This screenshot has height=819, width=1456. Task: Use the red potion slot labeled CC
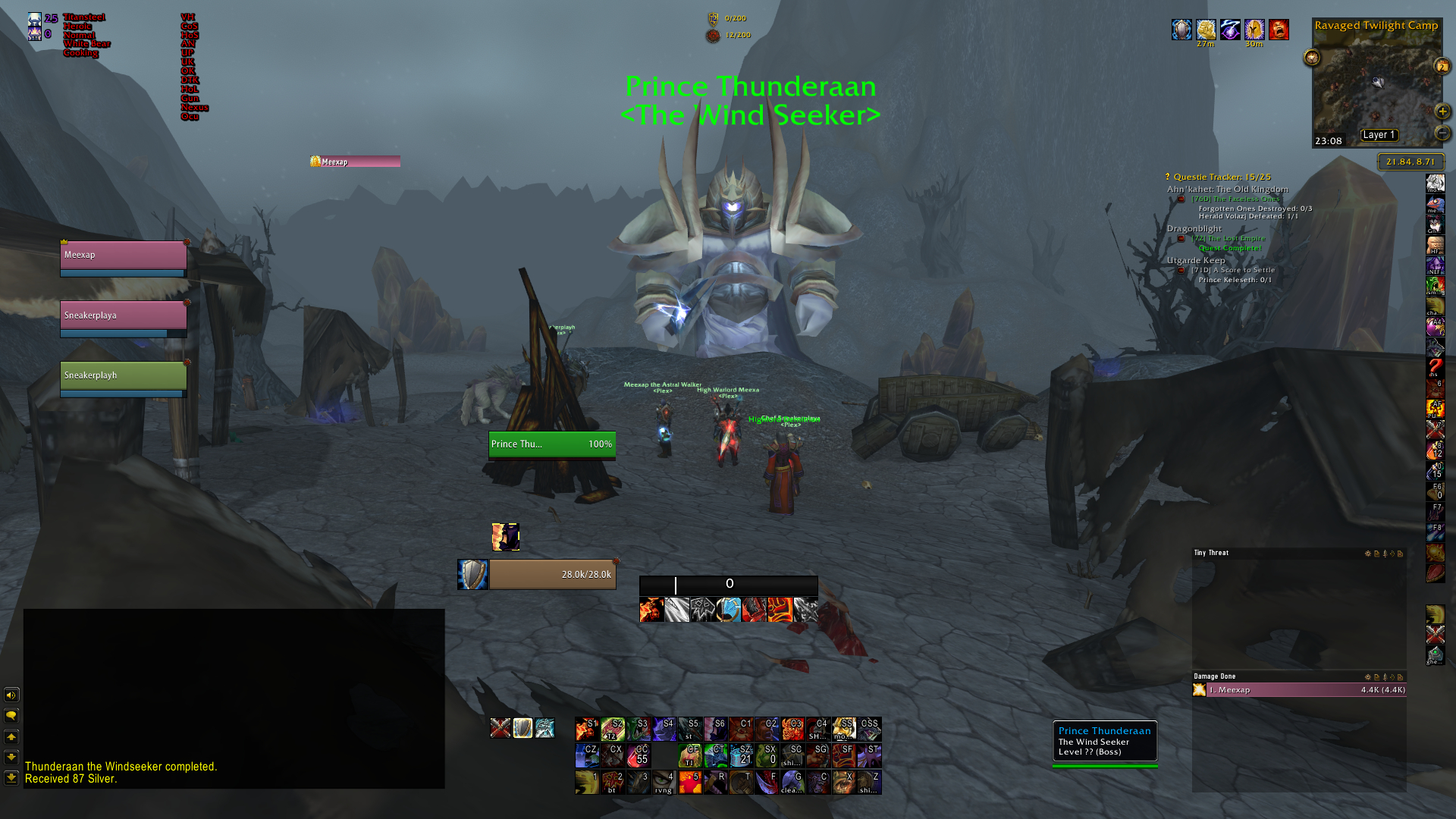[639, 755]
